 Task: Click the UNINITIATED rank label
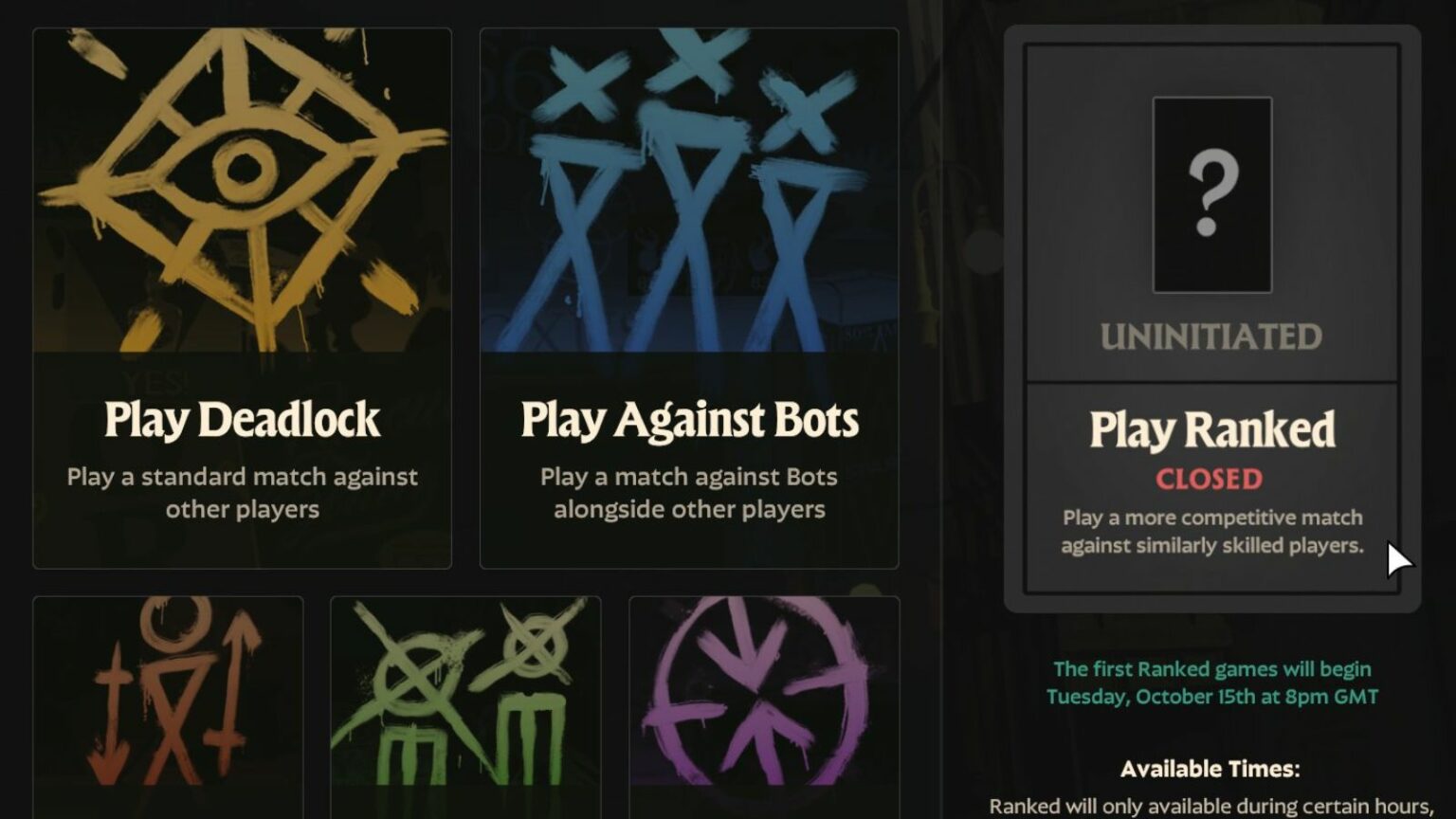pos(1210,337)
